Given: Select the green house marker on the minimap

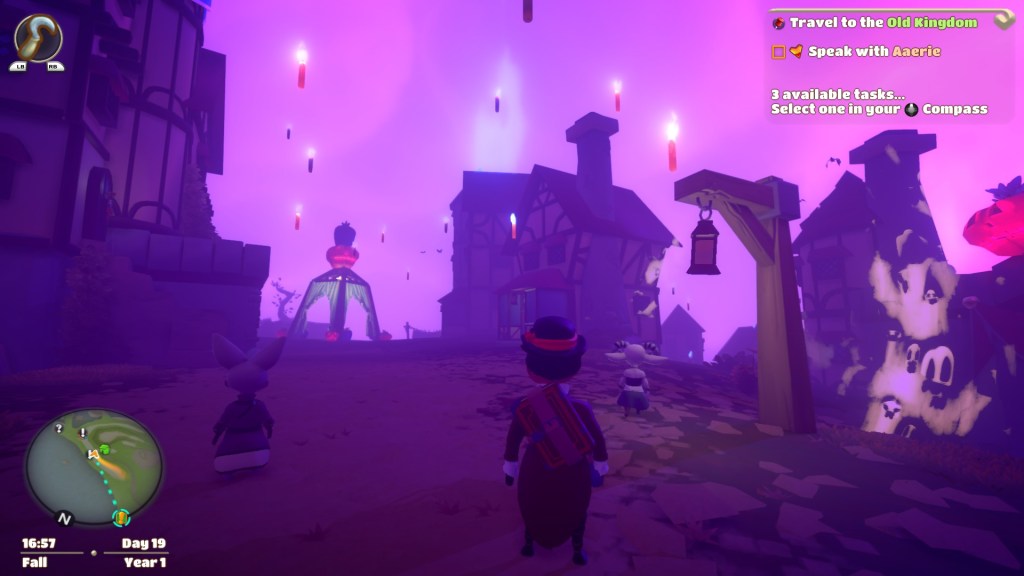Looking at the screenshot, I should (x=103, y=448).
